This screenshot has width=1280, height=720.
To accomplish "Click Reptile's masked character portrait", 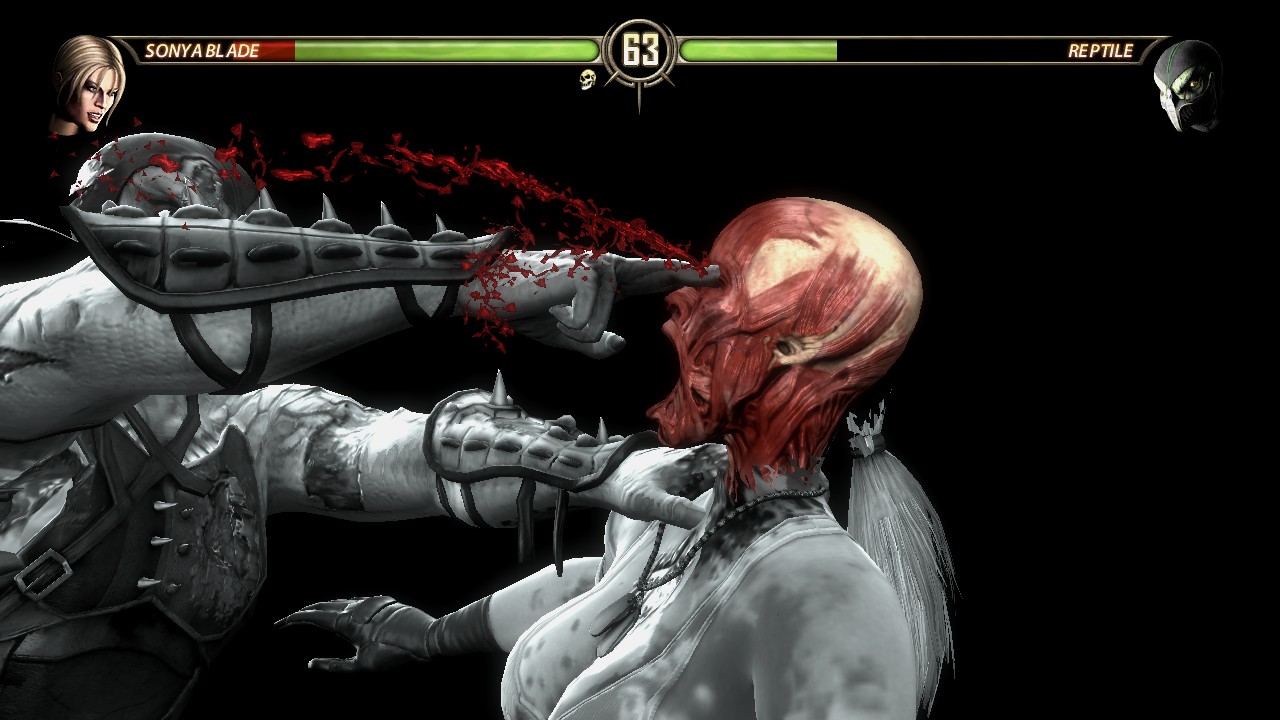I will [1187, 87].
